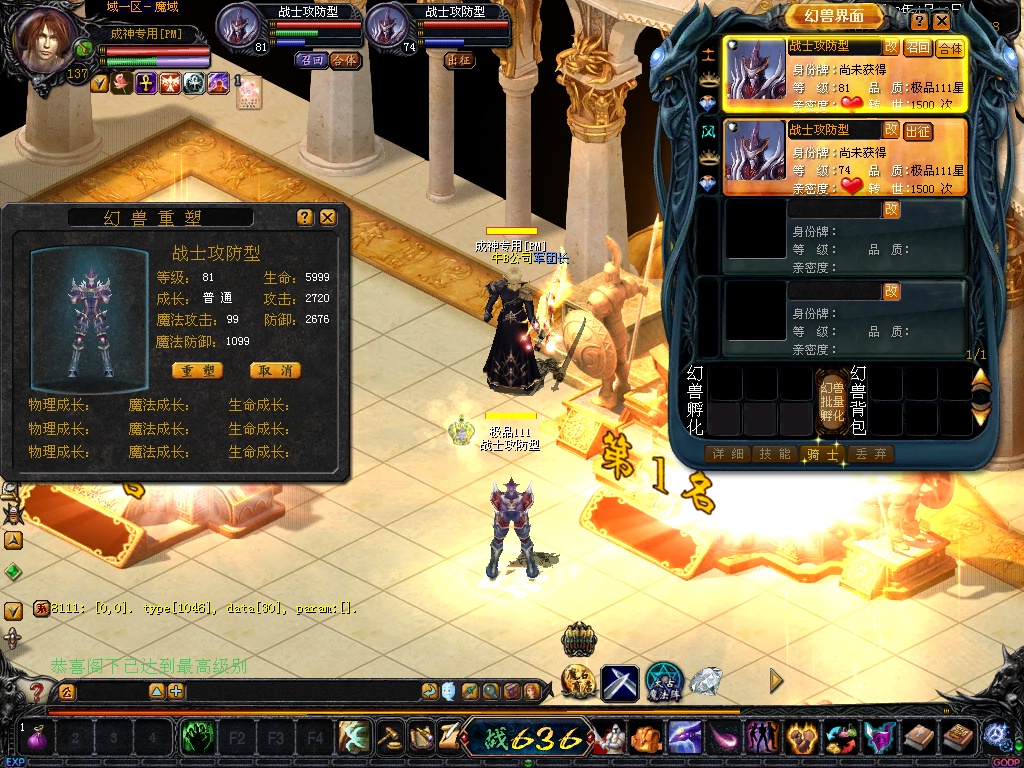Cancel the reshaping with 取消
The height and width of the screenshot is (768, 1024).
point(274,370)
